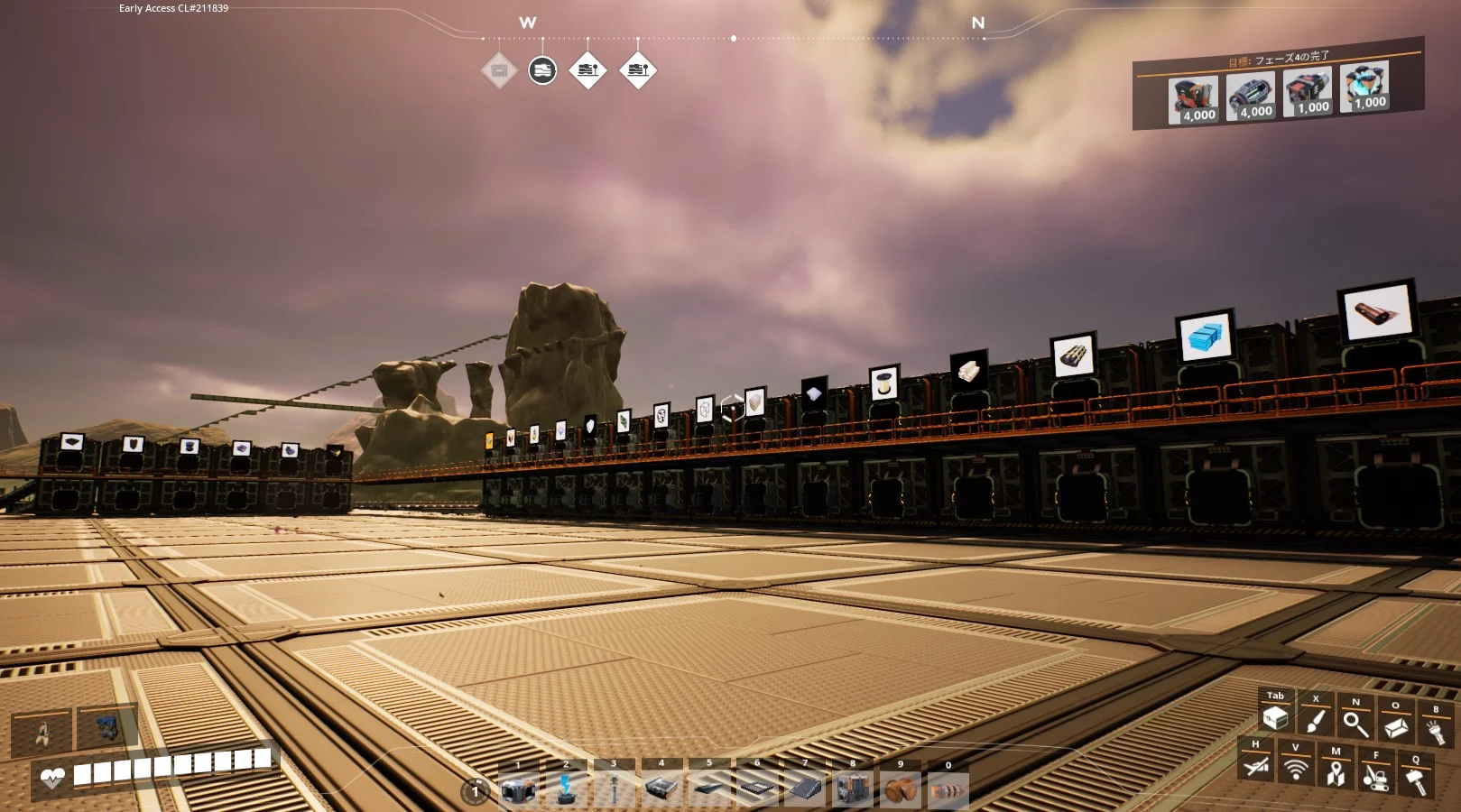Click the airplane icon shortcut
Screen dimensions: 1461x812
pos(1255,767)
